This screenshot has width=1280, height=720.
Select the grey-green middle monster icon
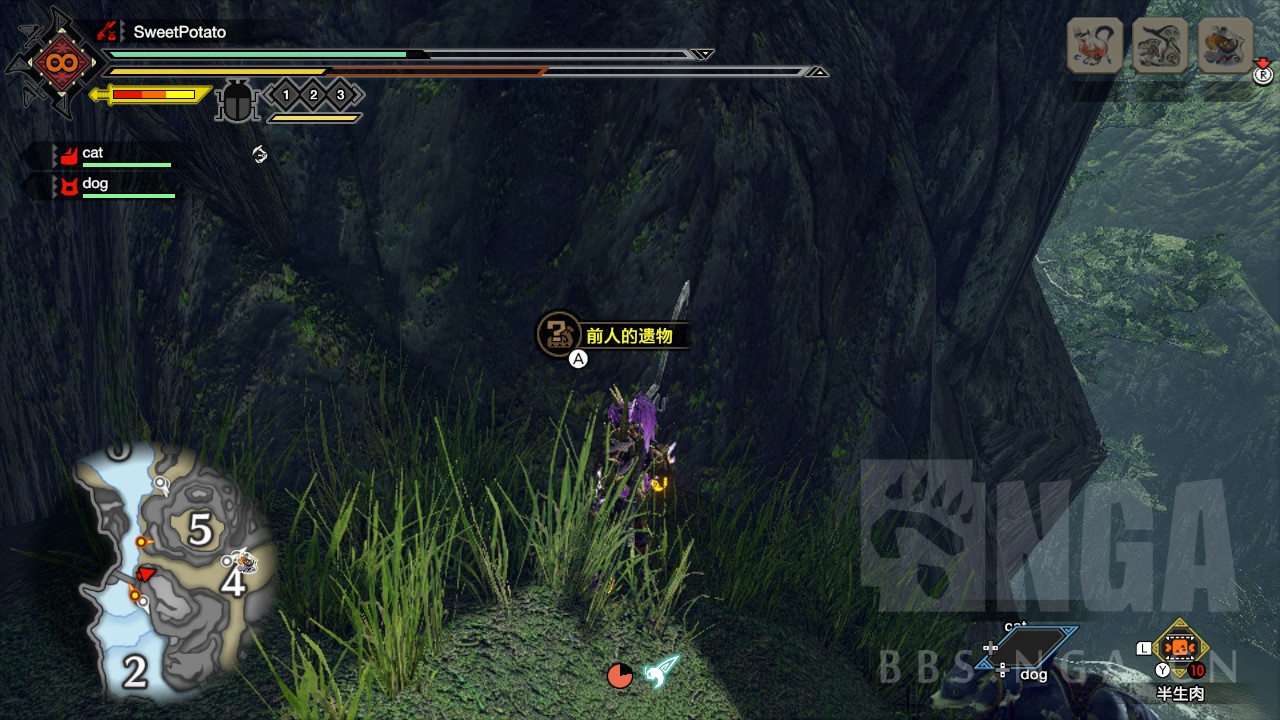[x=1160, y=45]
